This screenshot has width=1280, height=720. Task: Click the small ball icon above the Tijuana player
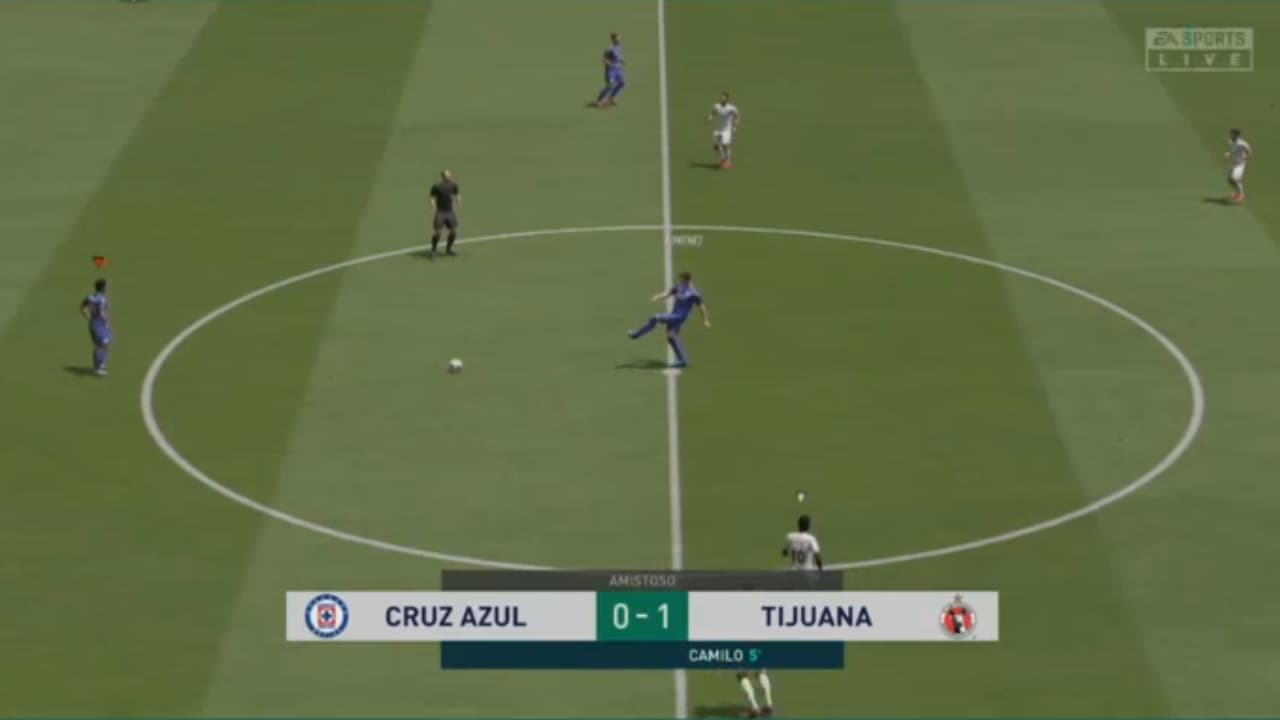[800, 493]
